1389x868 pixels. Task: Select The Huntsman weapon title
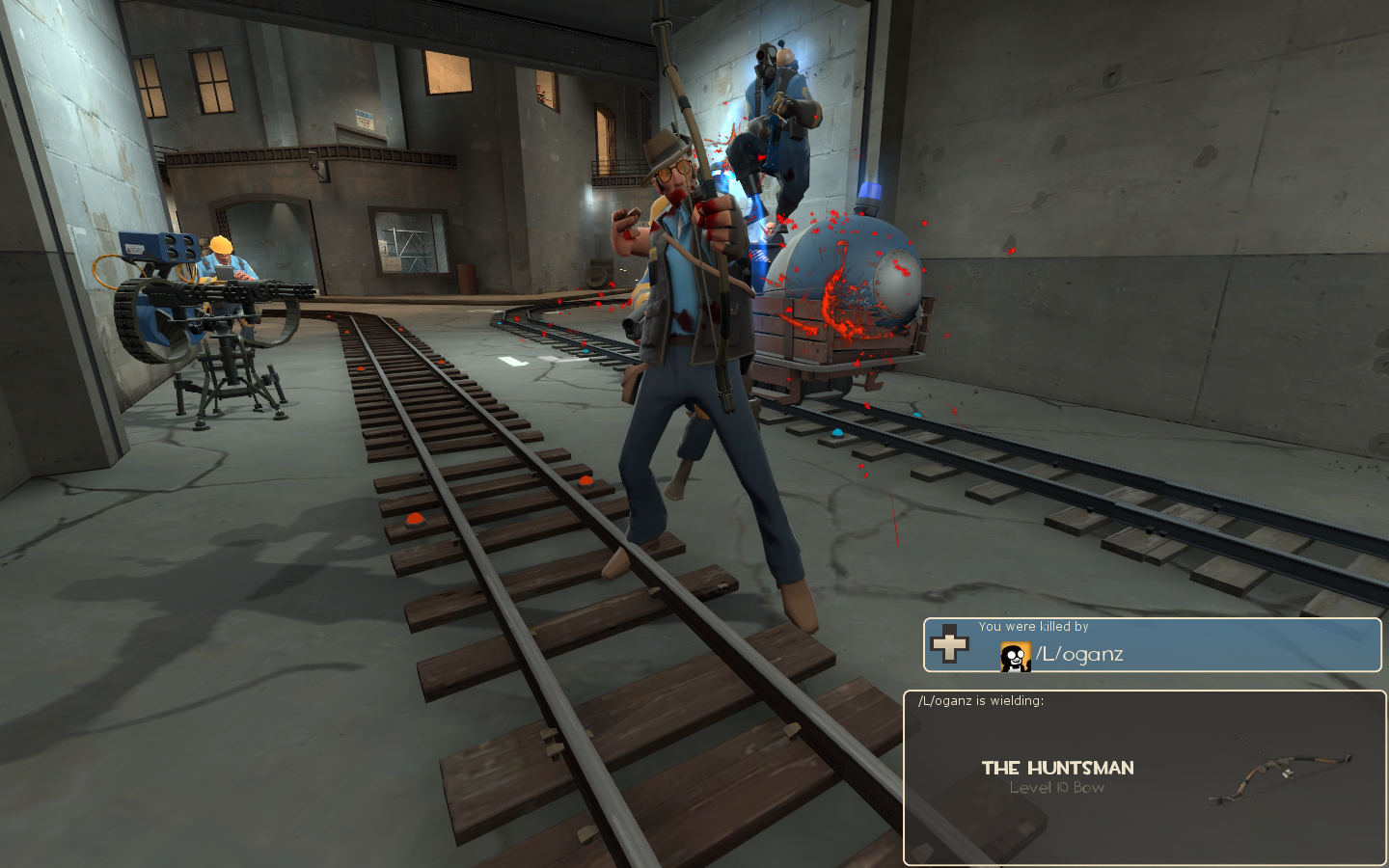(1057, 769)
